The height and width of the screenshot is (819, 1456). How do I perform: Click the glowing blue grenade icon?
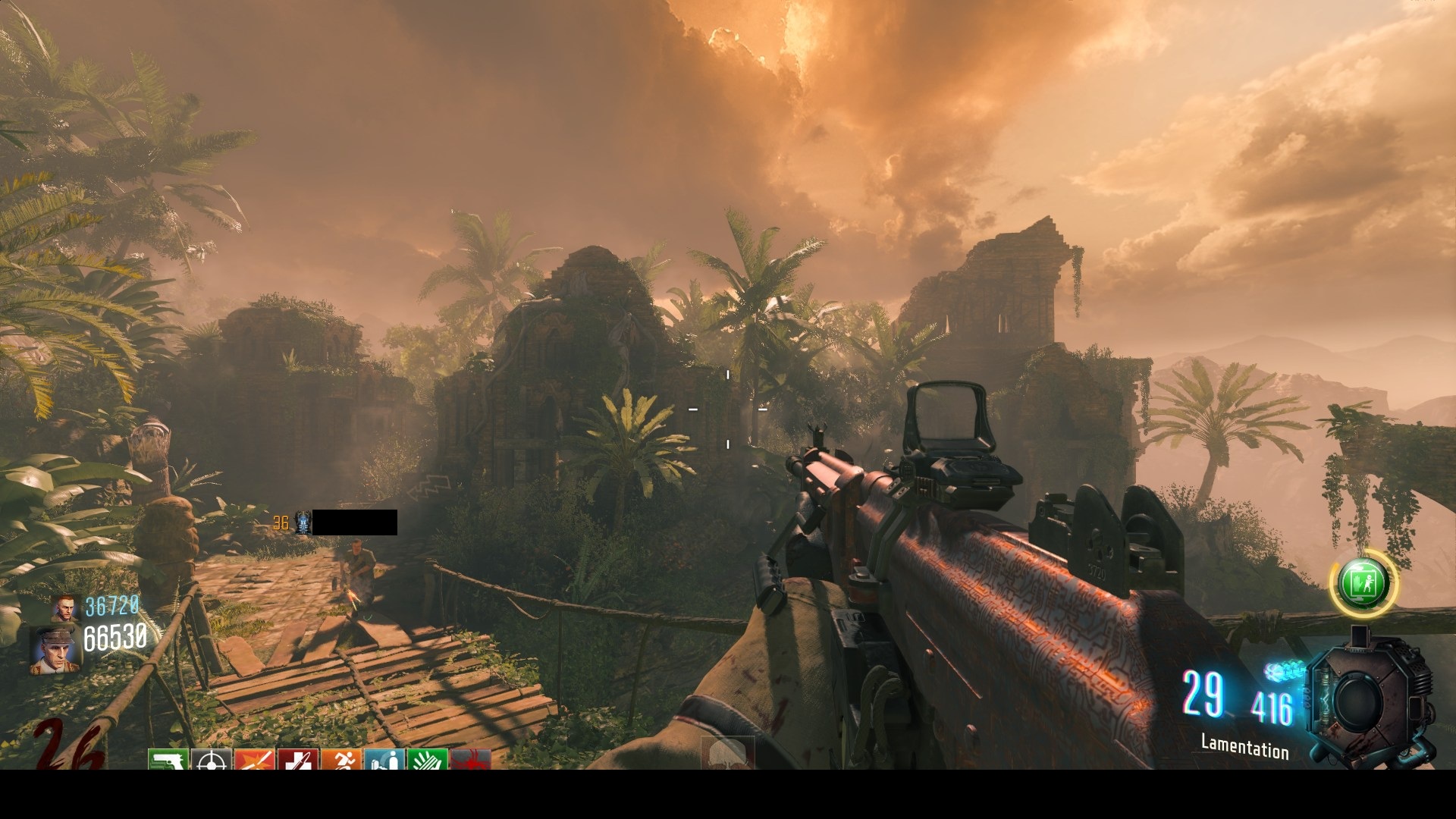pyautogui.click(x=1284, y=671)
